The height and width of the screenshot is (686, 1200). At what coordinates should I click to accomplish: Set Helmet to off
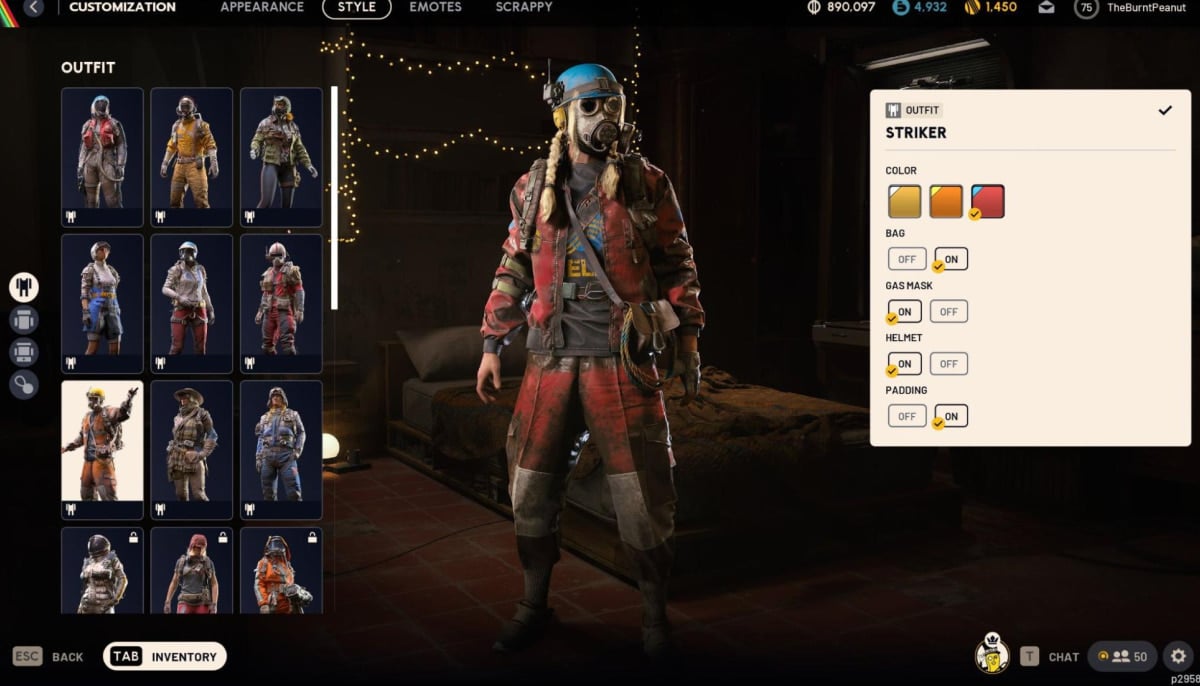point(948,364)
